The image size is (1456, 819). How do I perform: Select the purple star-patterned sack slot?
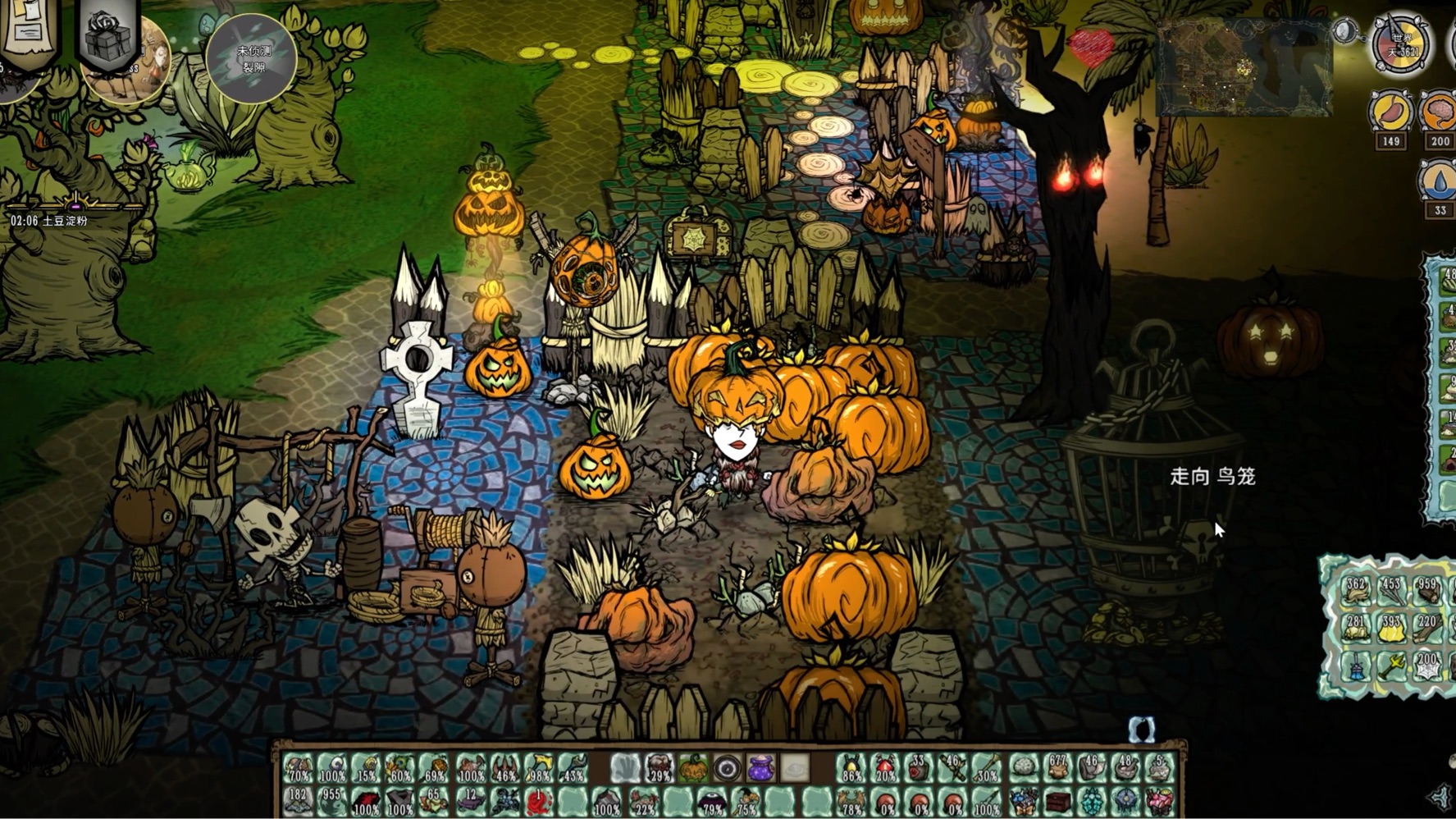[760, 769]
